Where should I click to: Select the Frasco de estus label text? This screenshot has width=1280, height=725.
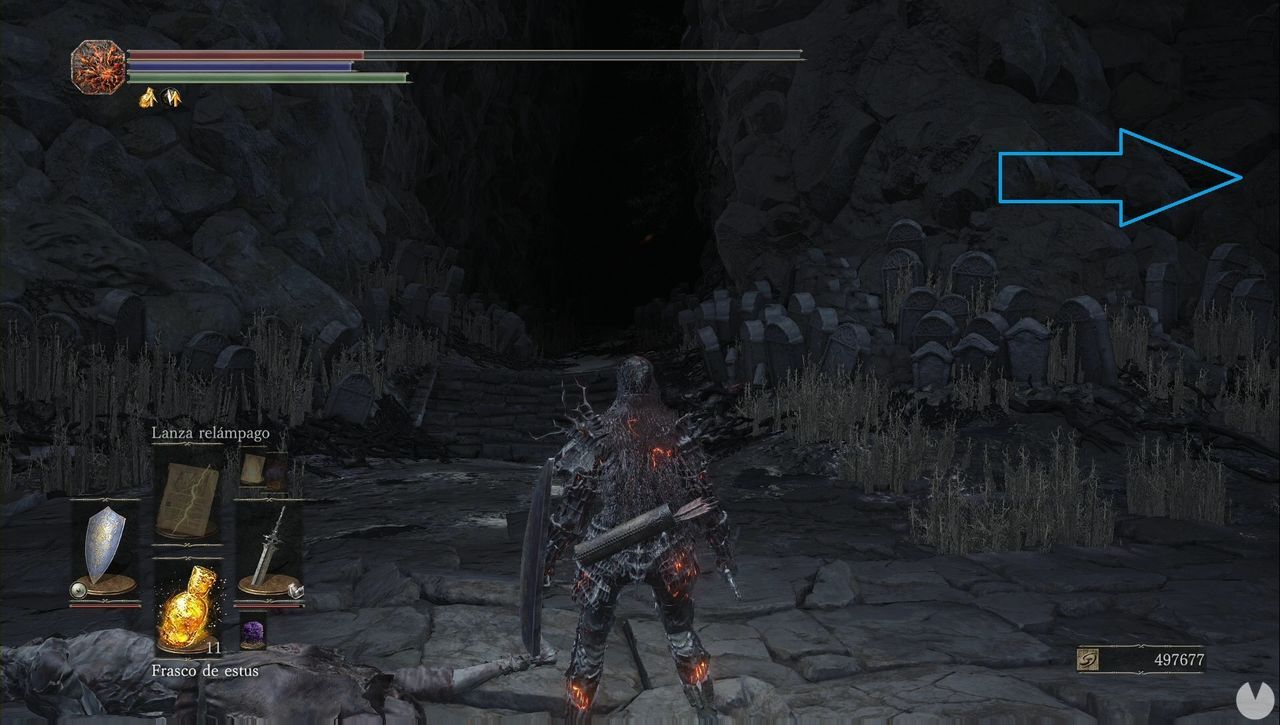tap(205, 670)
